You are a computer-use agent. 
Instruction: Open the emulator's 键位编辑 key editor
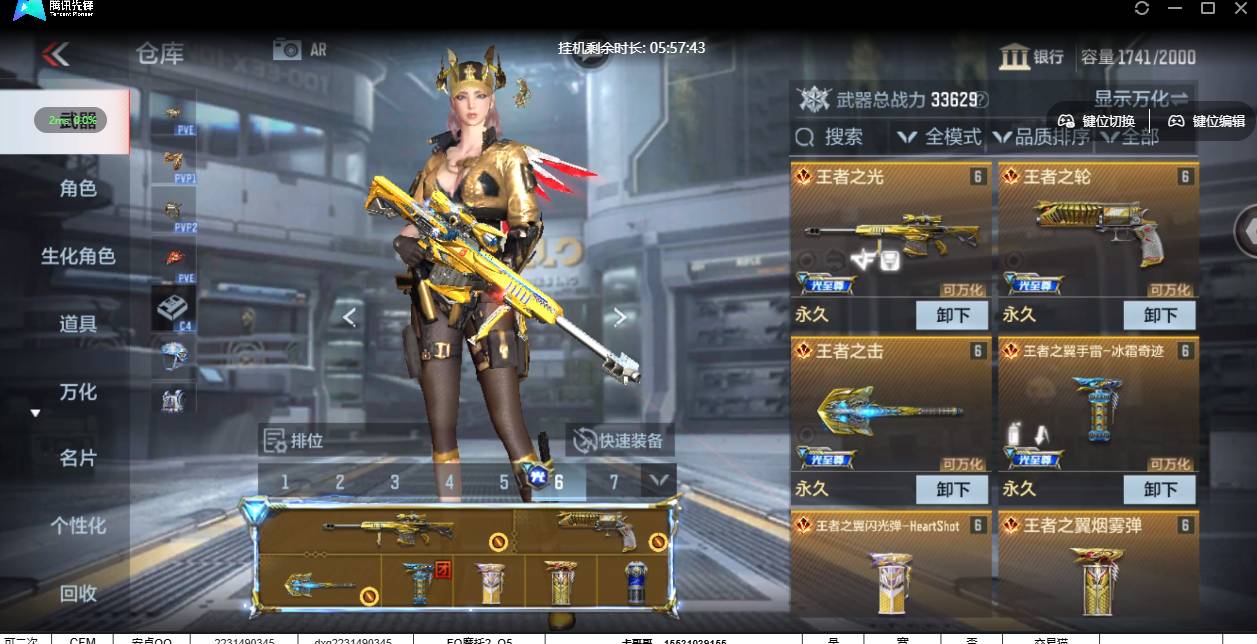(1207, 121)
